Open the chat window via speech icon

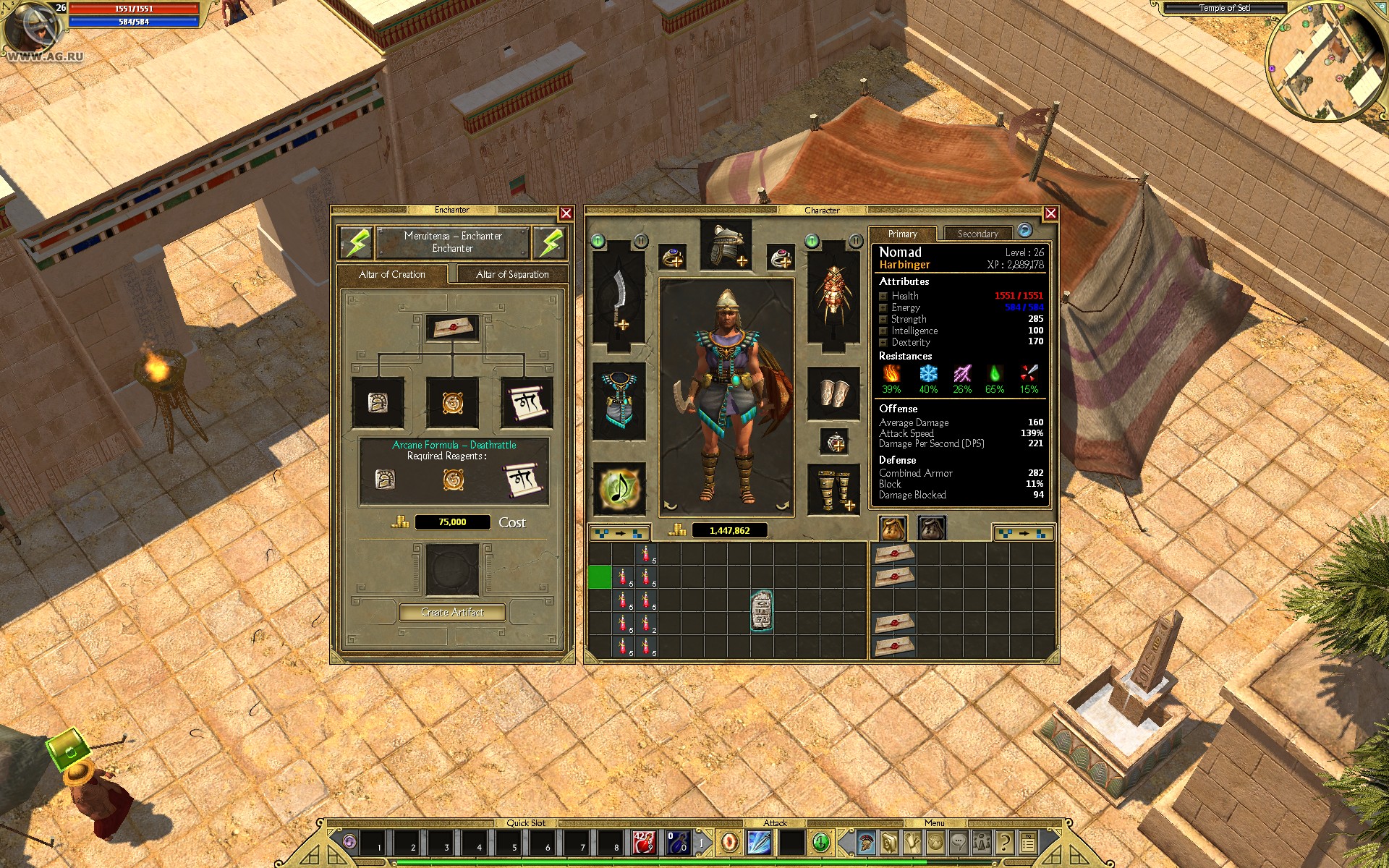[959, 843]
